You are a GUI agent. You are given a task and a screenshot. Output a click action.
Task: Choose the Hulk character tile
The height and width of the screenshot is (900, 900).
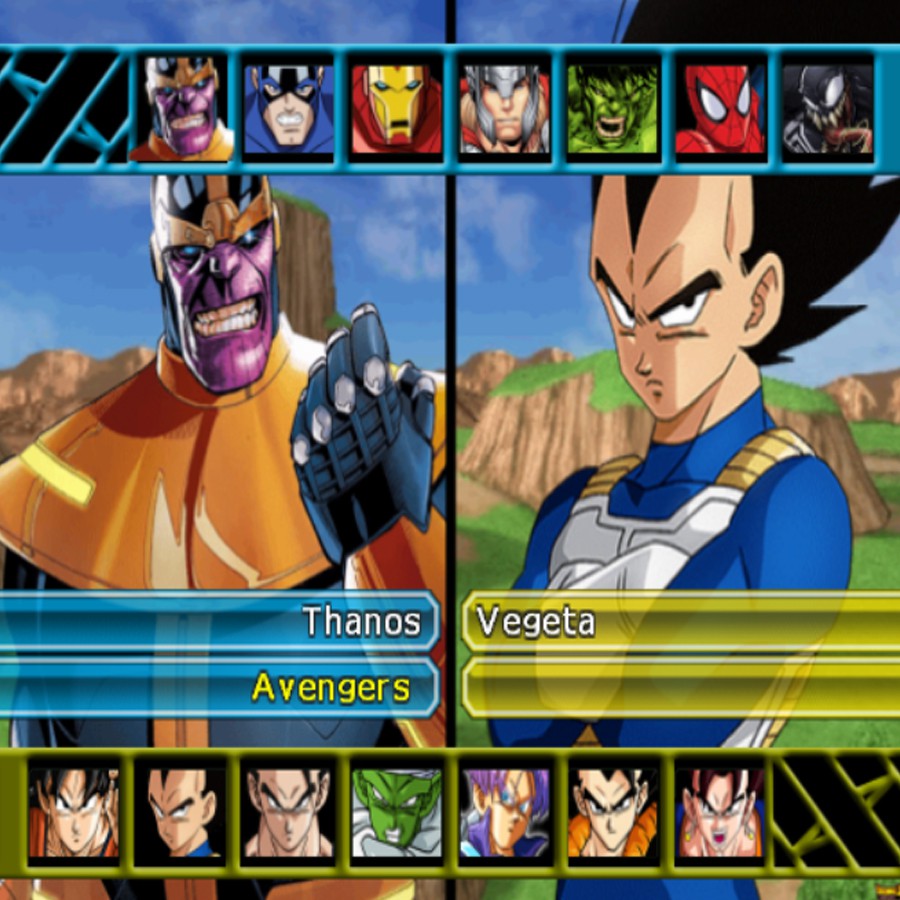click(x=612, y=108)
